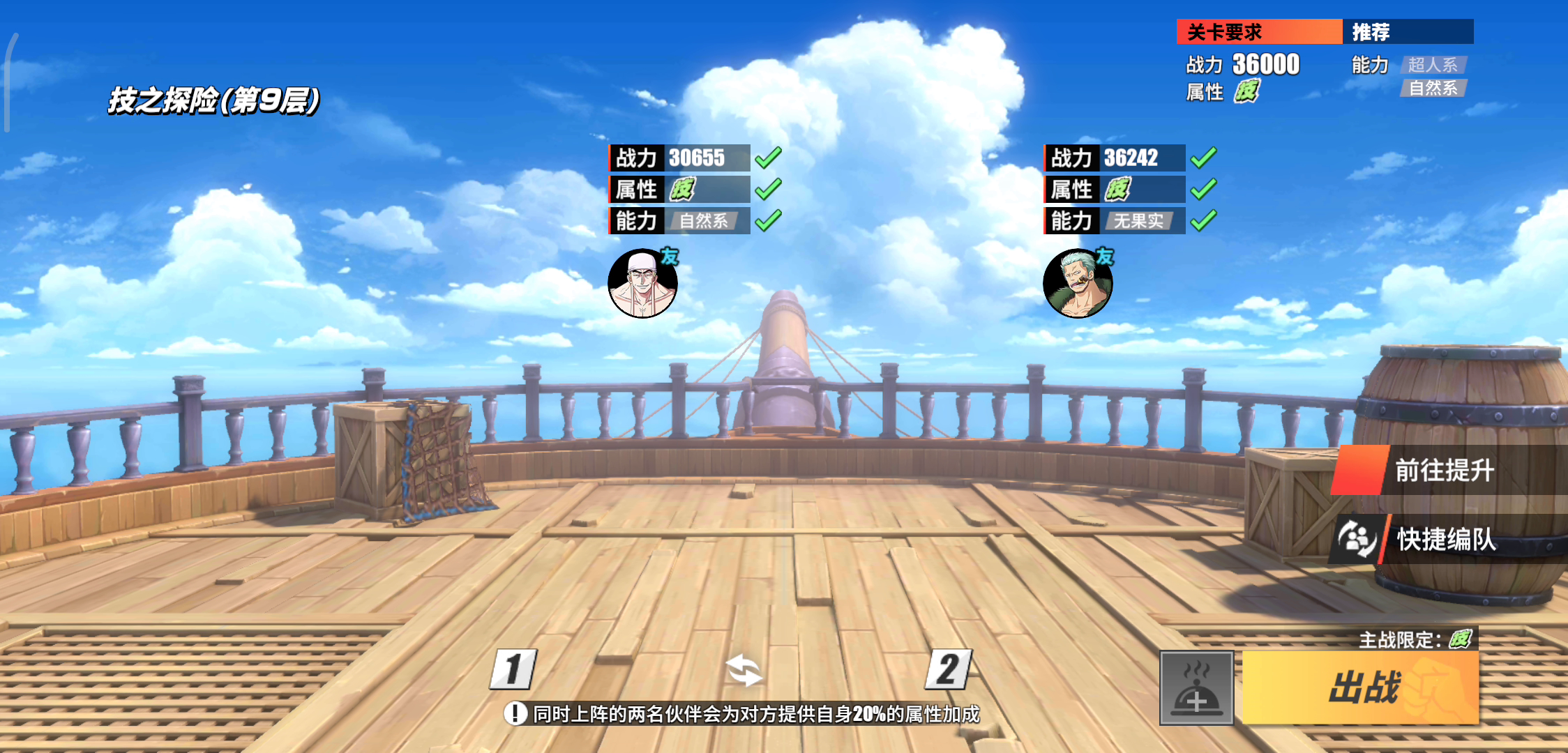Start battle with the 出战 button

[1361, 688]
